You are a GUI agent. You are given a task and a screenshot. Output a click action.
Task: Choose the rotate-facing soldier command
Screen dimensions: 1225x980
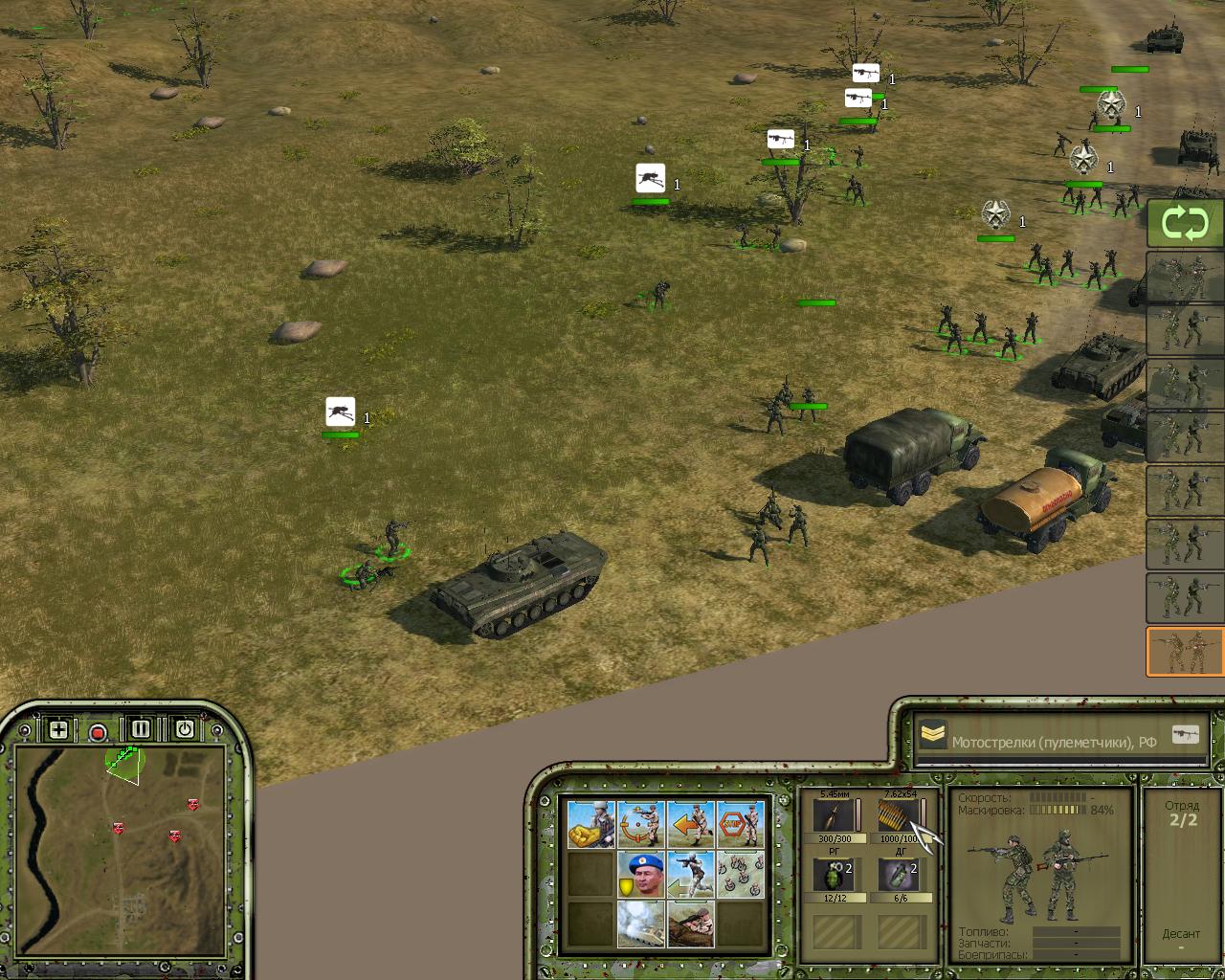640,824
